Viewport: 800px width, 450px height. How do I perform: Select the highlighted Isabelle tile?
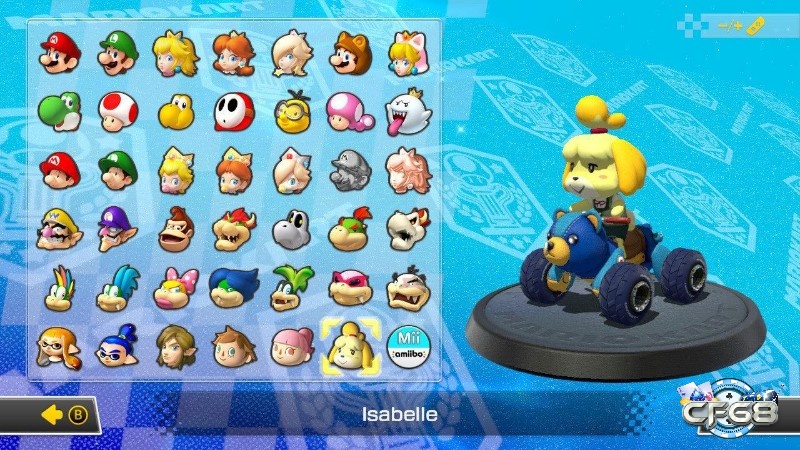pos(348,346)
